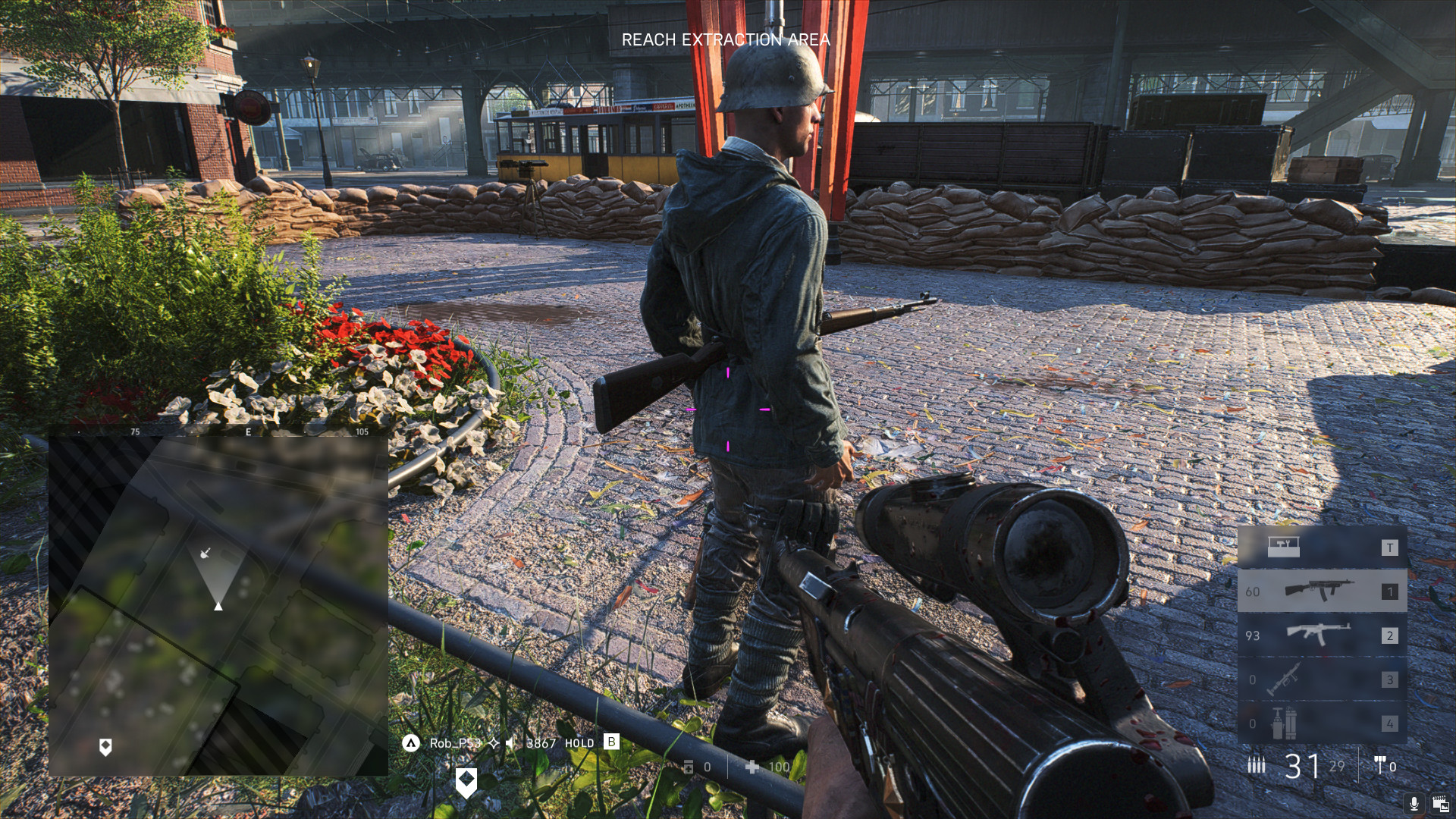Open the capture gallery overlay button

click(1439, 803)
